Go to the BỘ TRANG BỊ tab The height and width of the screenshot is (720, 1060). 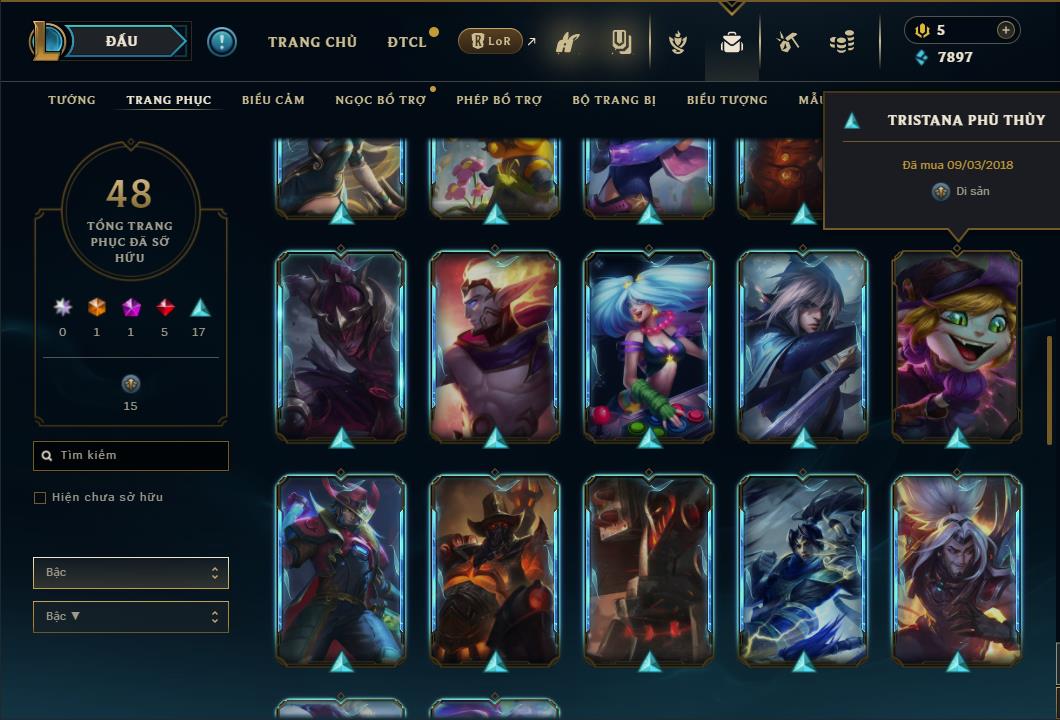point(615,100)
